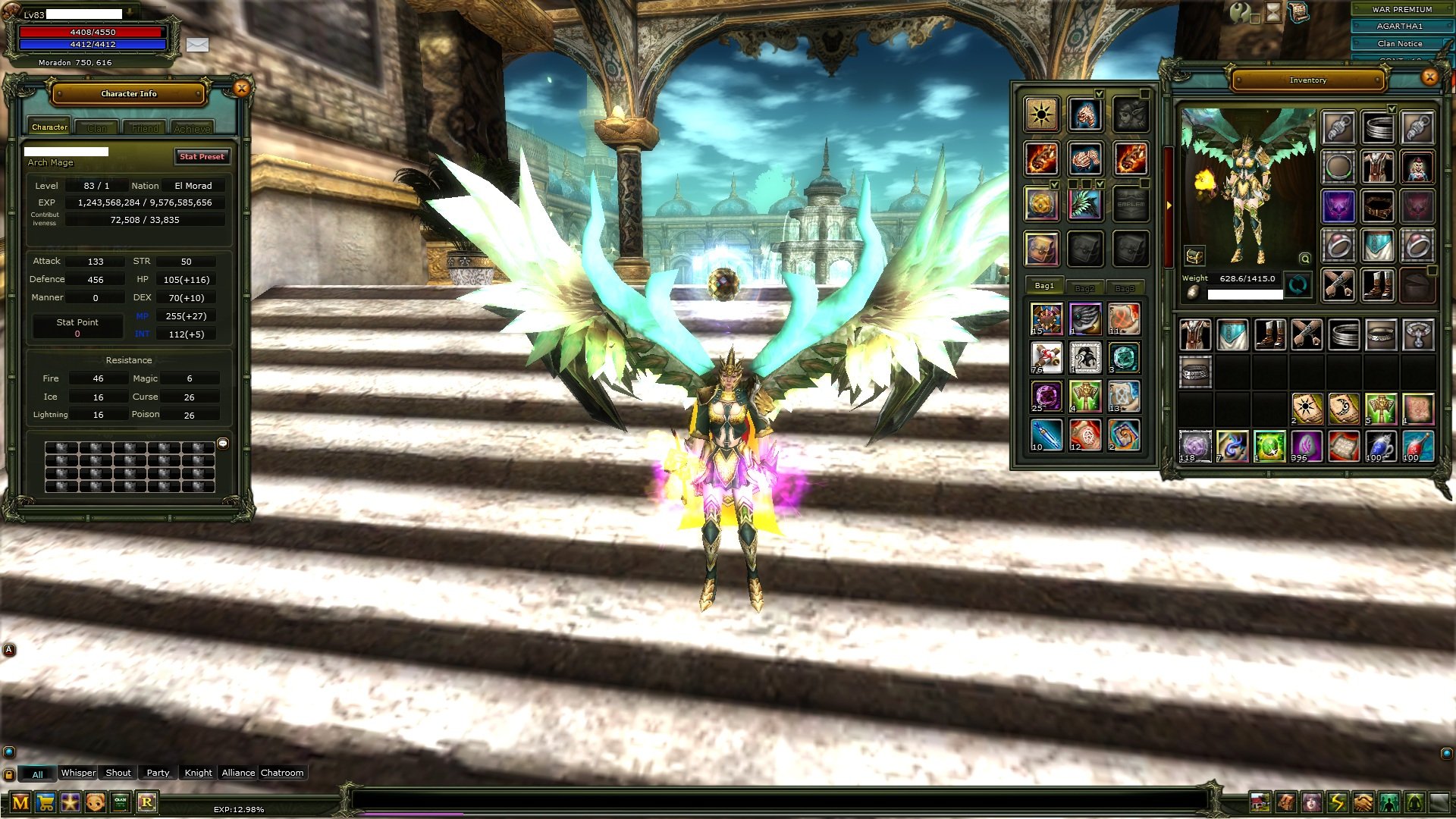This screenshot has height=819, width=1456.
Task: Open the shopping cart store icon
Action: pyautogui.click(x=45, y=802)
